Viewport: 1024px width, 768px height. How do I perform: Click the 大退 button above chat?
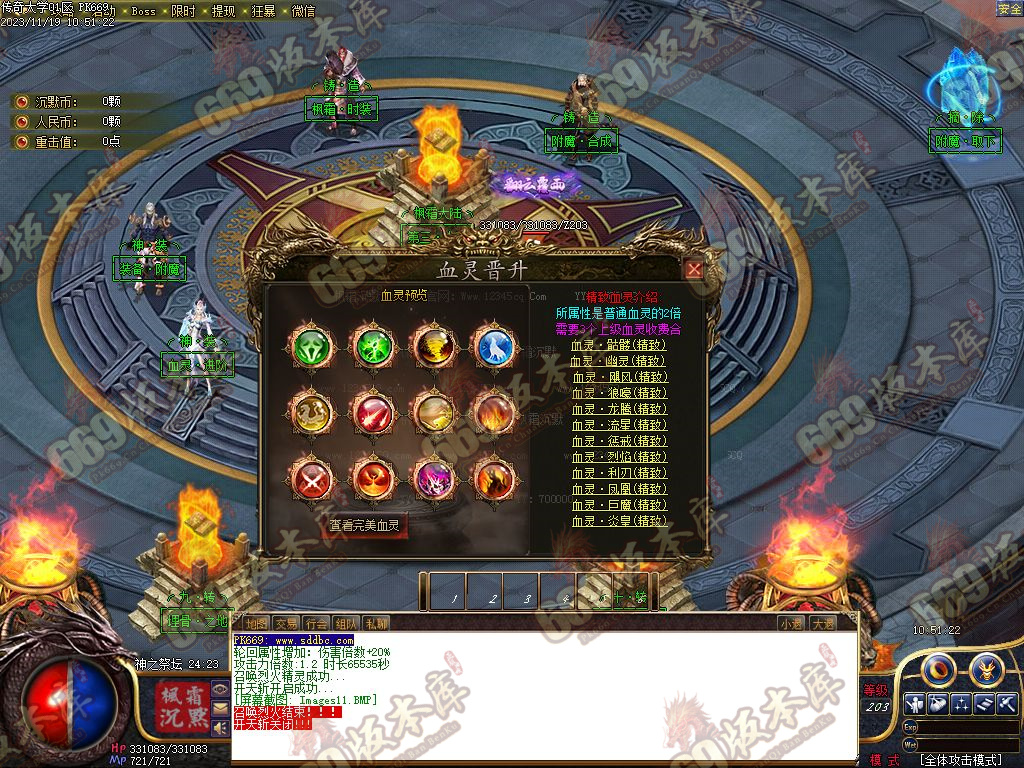point(823,623)
